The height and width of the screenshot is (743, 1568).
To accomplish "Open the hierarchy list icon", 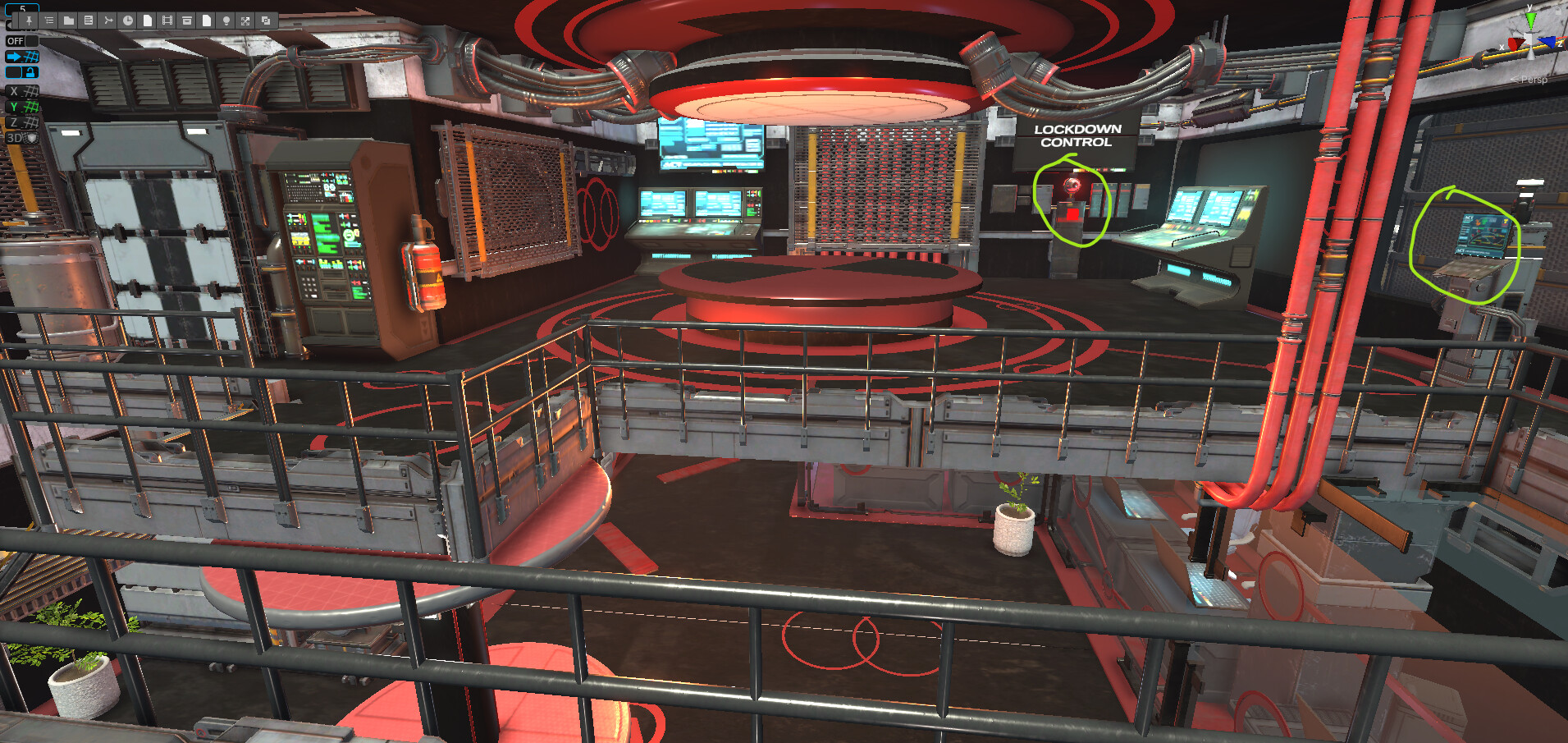I will coord(49,21).
